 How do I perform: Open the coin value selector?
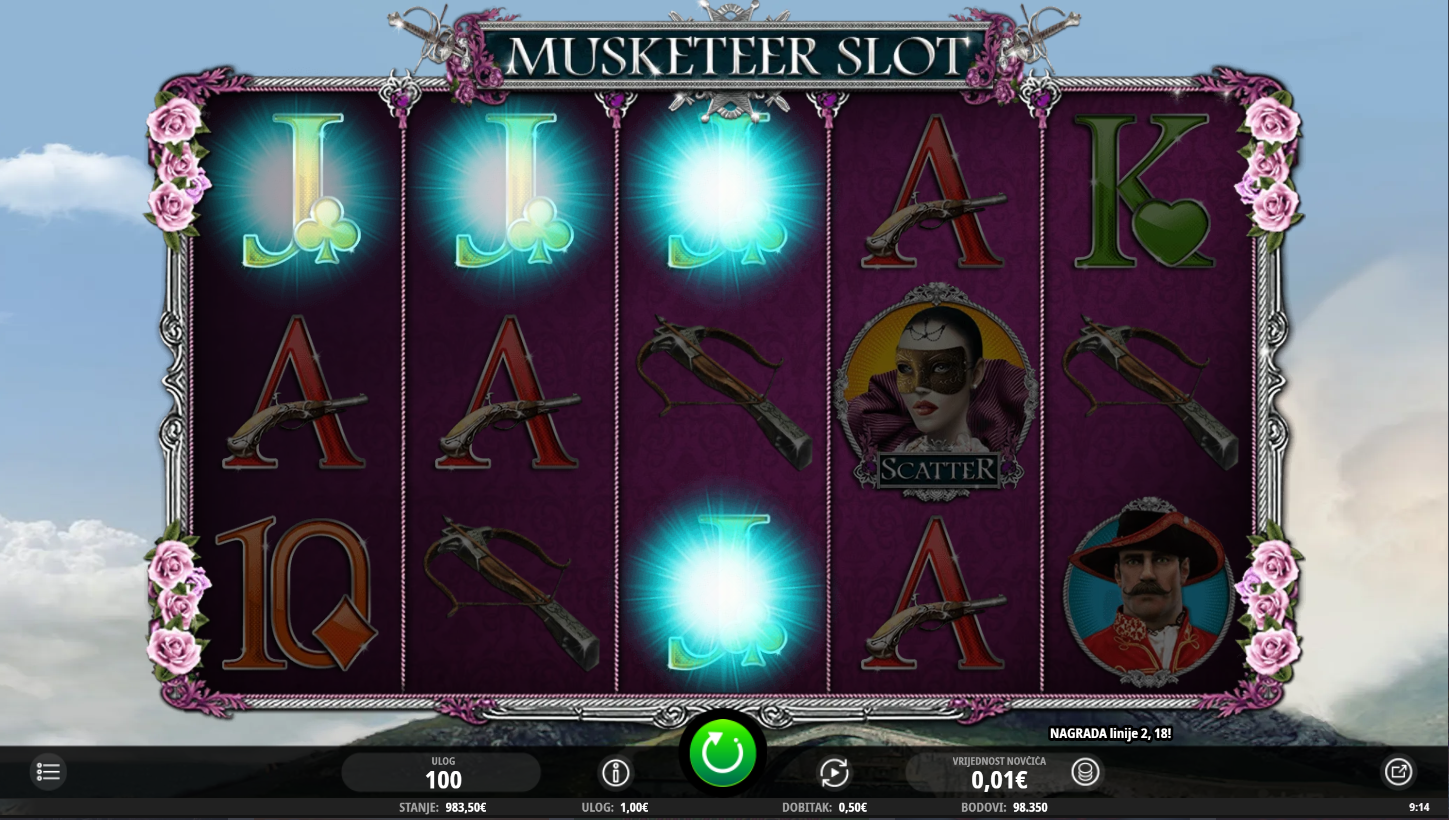coord(1085,772)
